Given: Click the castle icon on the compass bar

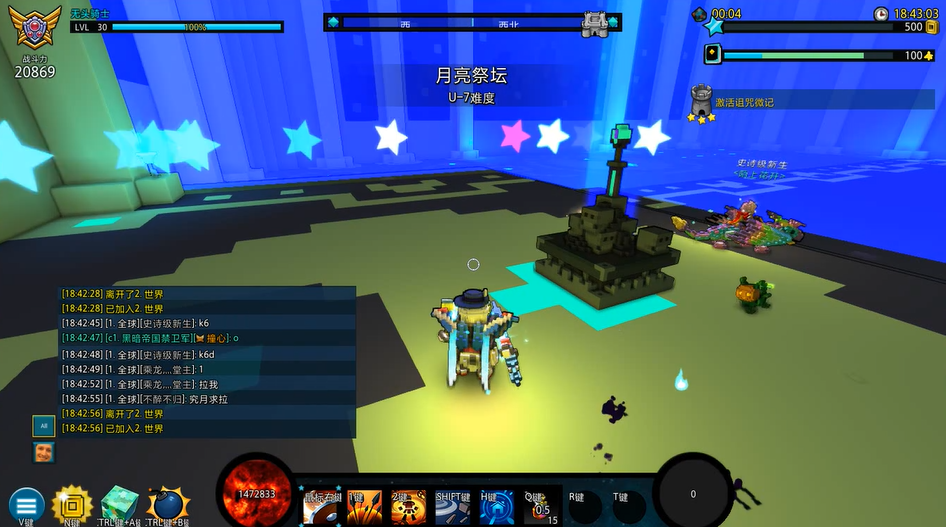Looking at the screenshot, I should click(x=595, y=23).
